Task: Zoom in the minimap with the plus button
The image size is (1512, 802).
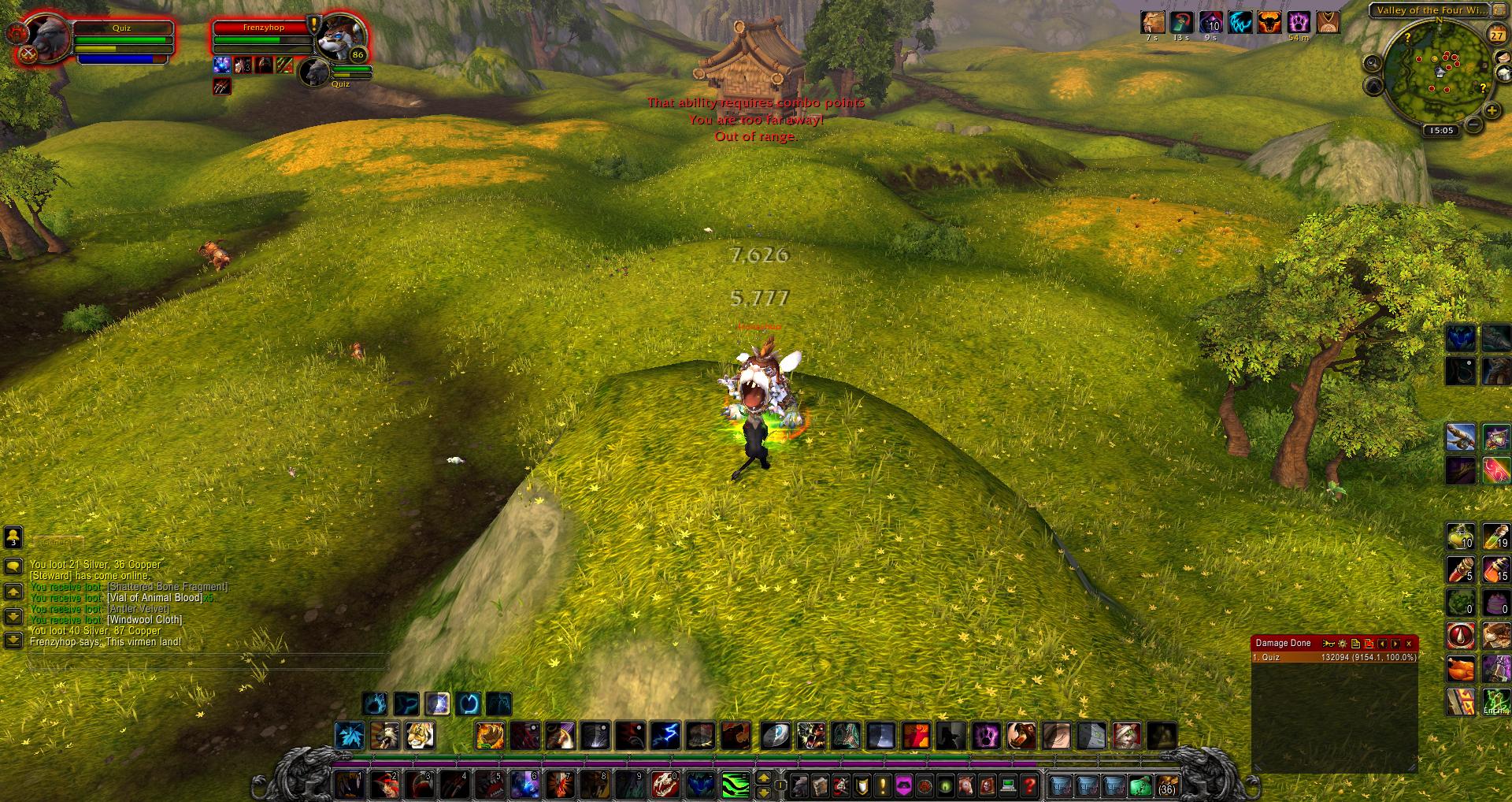Action: point(1492,111)
